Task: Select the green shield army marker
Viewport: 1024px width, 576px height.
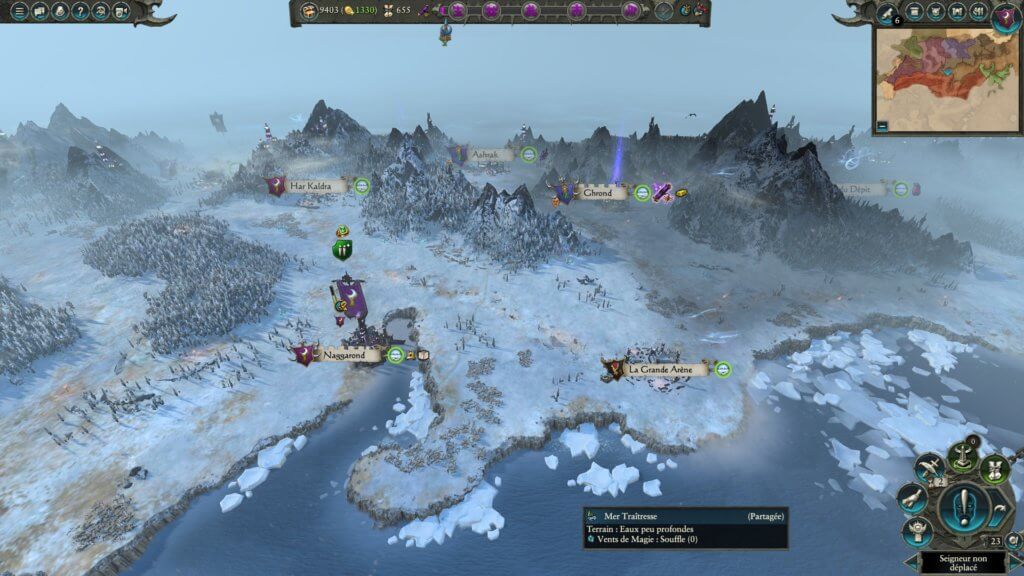Action: [343, 250]
